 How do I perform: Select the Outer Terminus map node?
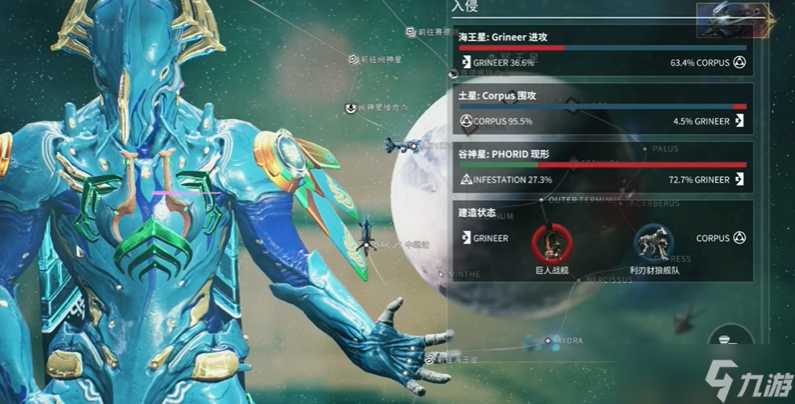543,198
